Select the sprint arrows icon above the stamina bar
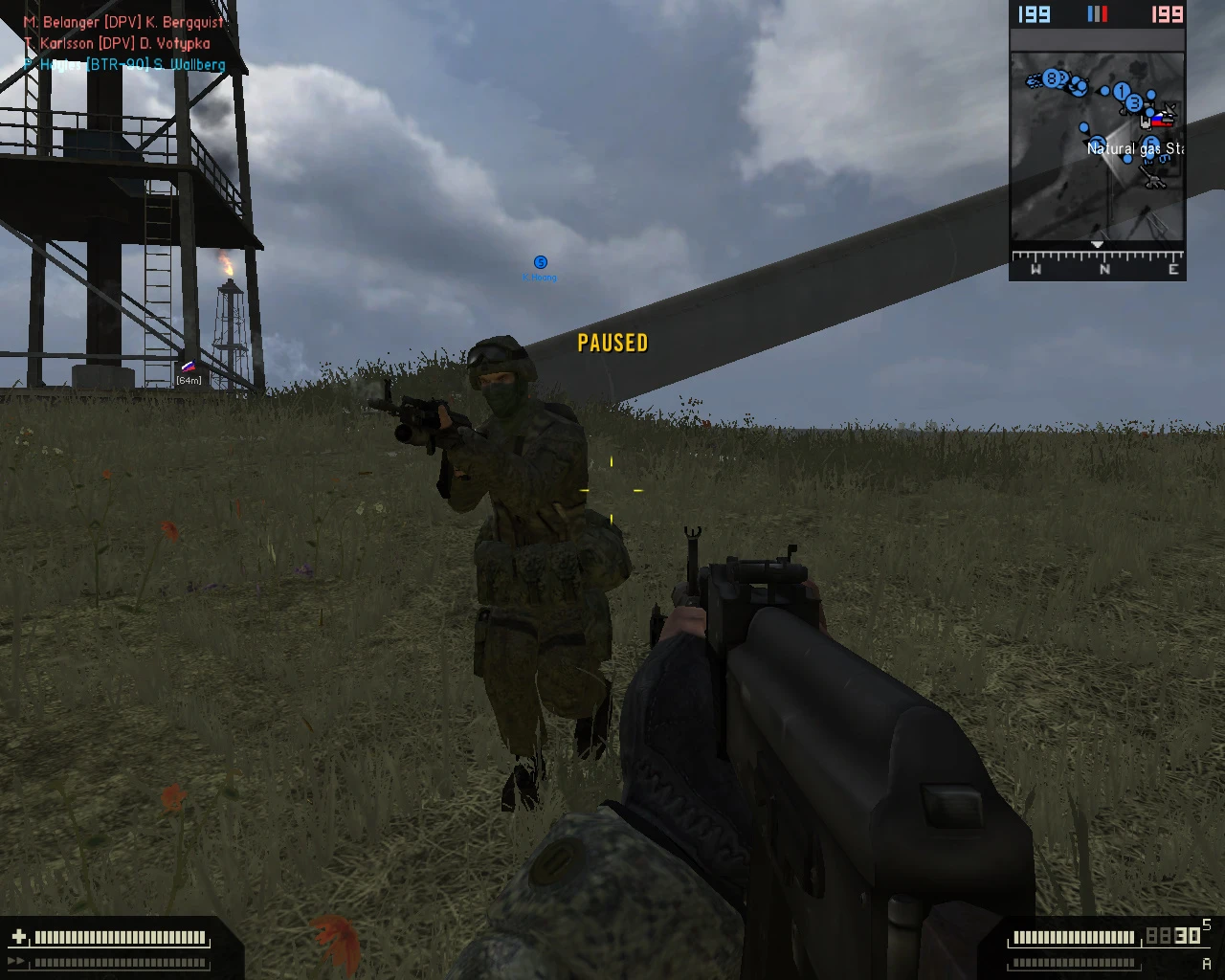The width and height of the screenshot is (1225, 980). [x=15, y=960]
